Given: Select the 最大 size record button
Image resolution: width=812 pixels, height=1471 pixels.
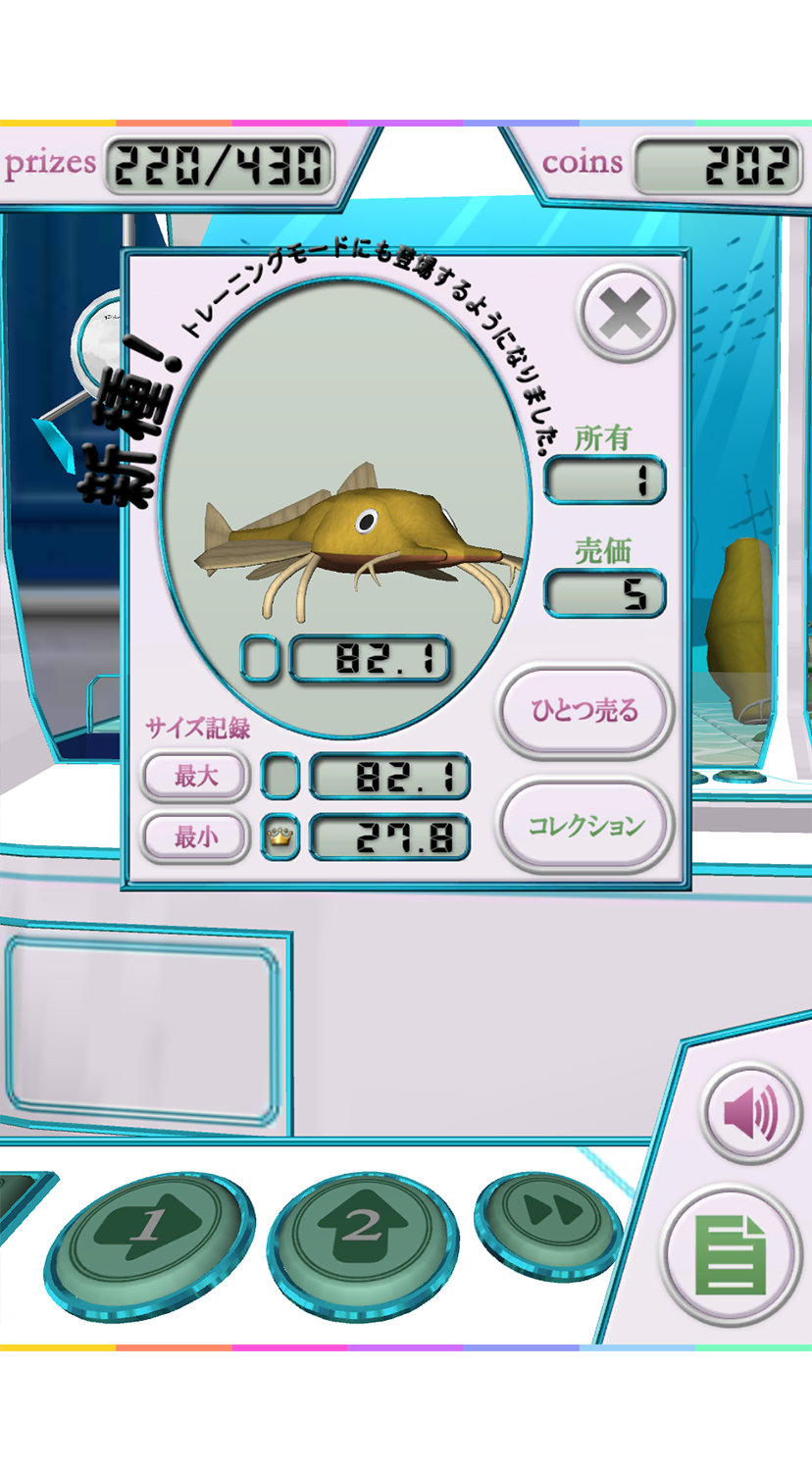Looking at the screenshot, I should (196, 777).
